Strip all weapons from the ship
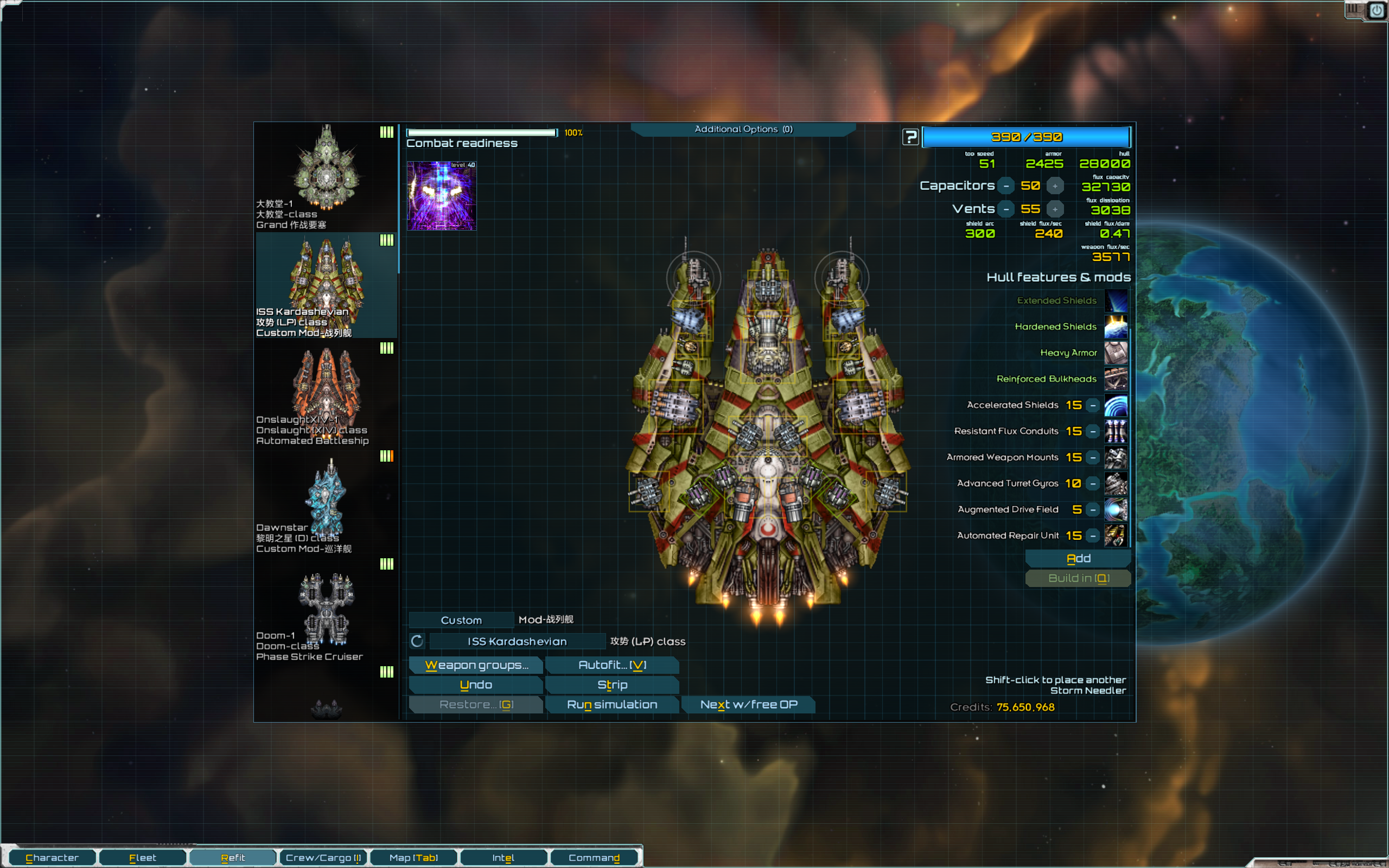The image size is (1389, 868). tap(612, 685)
